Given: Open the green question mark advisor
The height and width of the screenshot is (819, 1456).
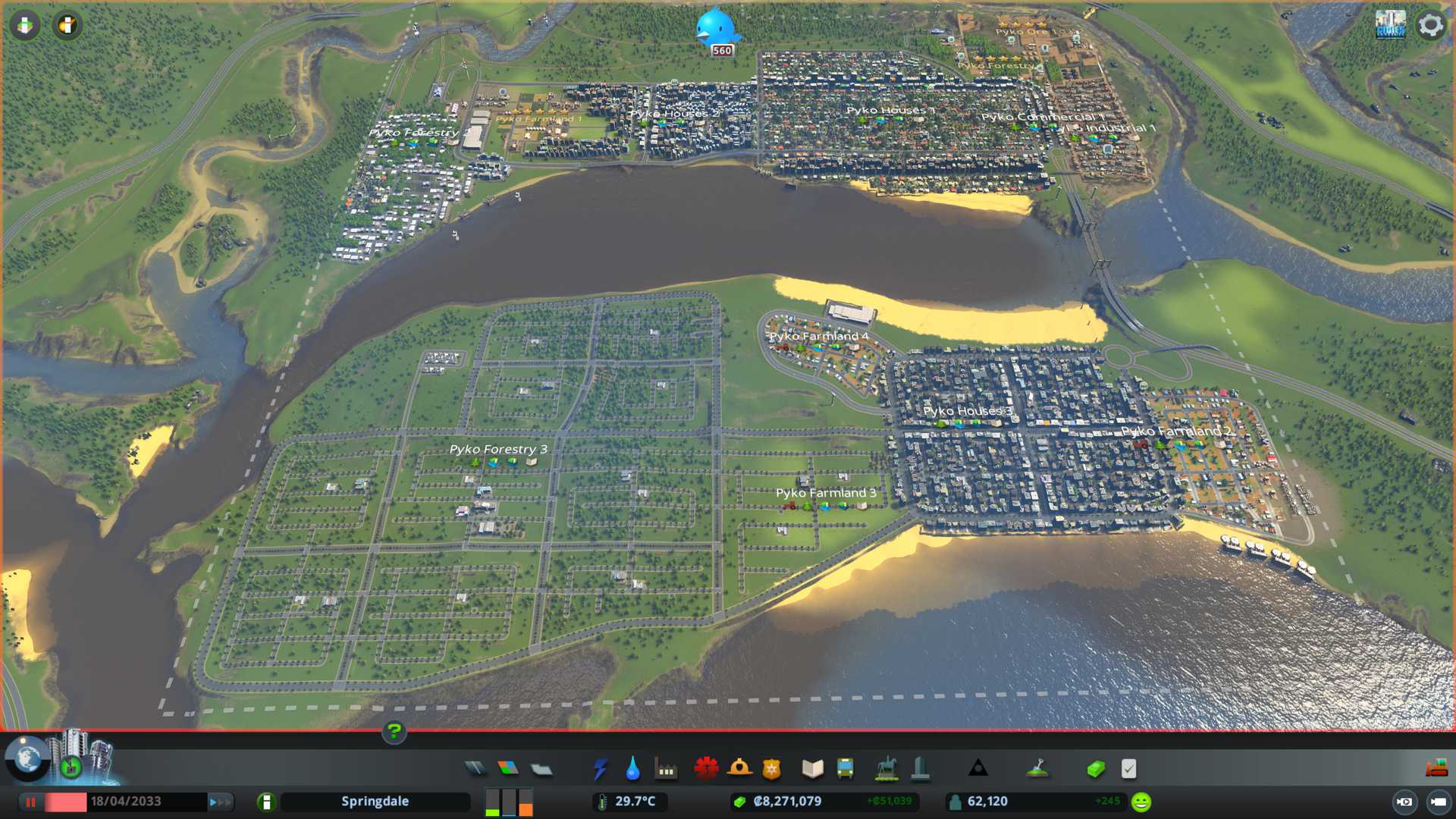Looking at the screenshot, I should (394, 732).
